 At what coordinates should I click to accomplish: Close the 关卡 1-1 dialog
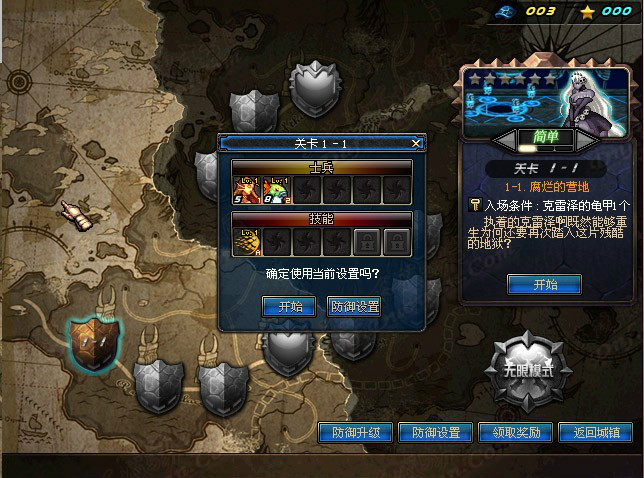[417, 144]
